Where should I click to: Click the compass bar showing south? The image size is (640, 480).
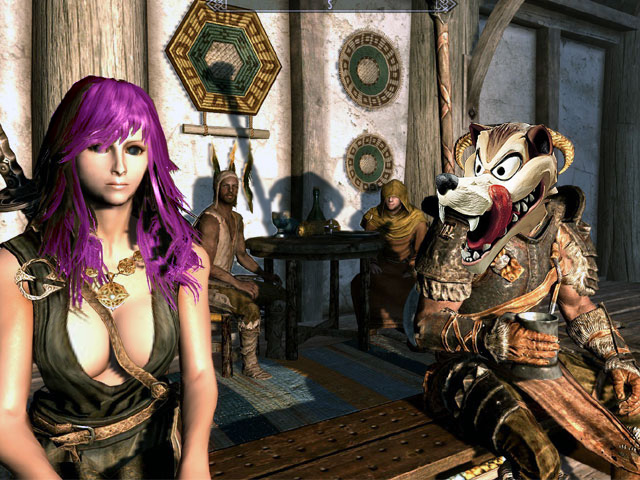click(330, 6)
